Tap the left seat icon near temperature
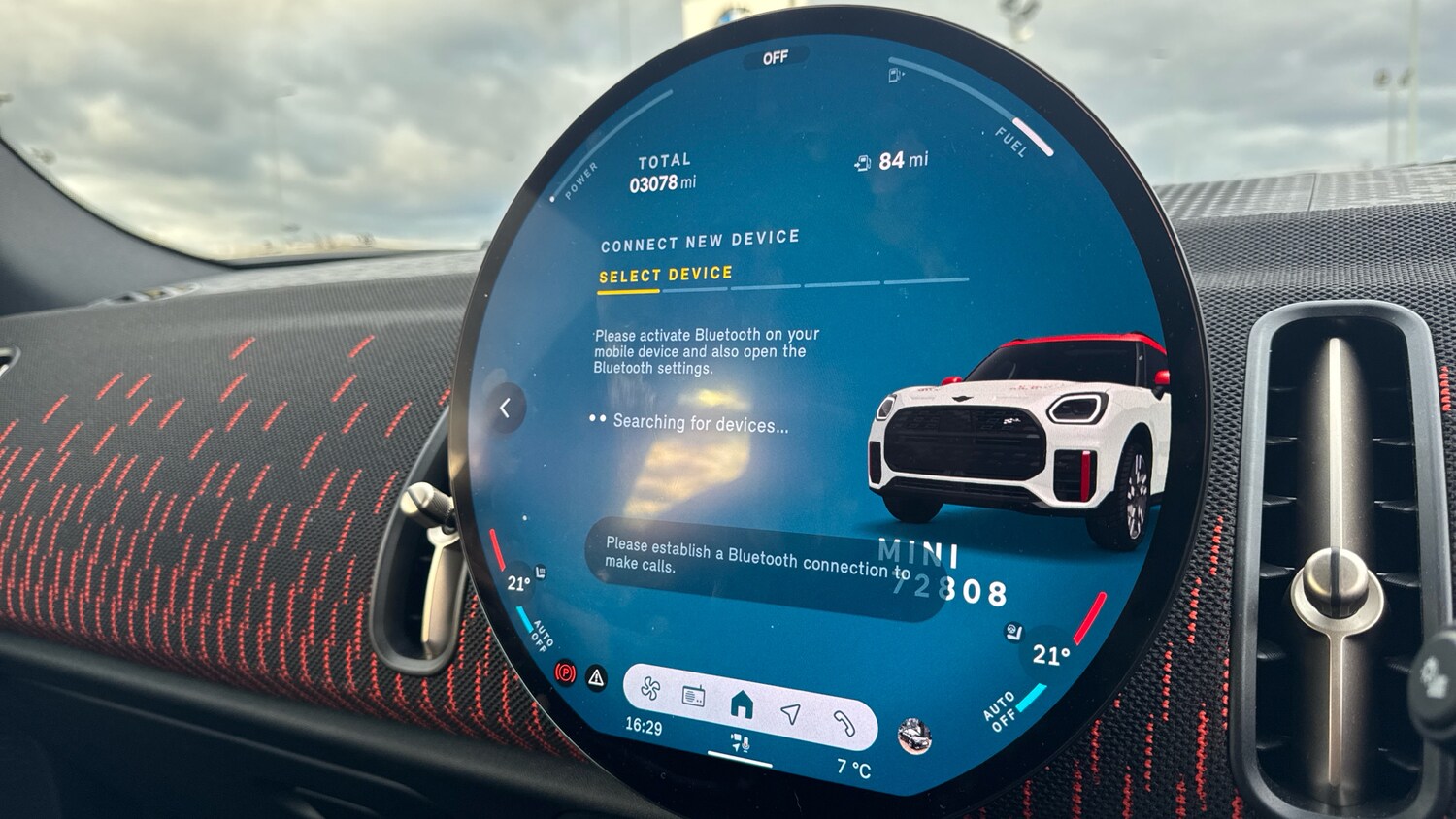 [x=541, y=573]
